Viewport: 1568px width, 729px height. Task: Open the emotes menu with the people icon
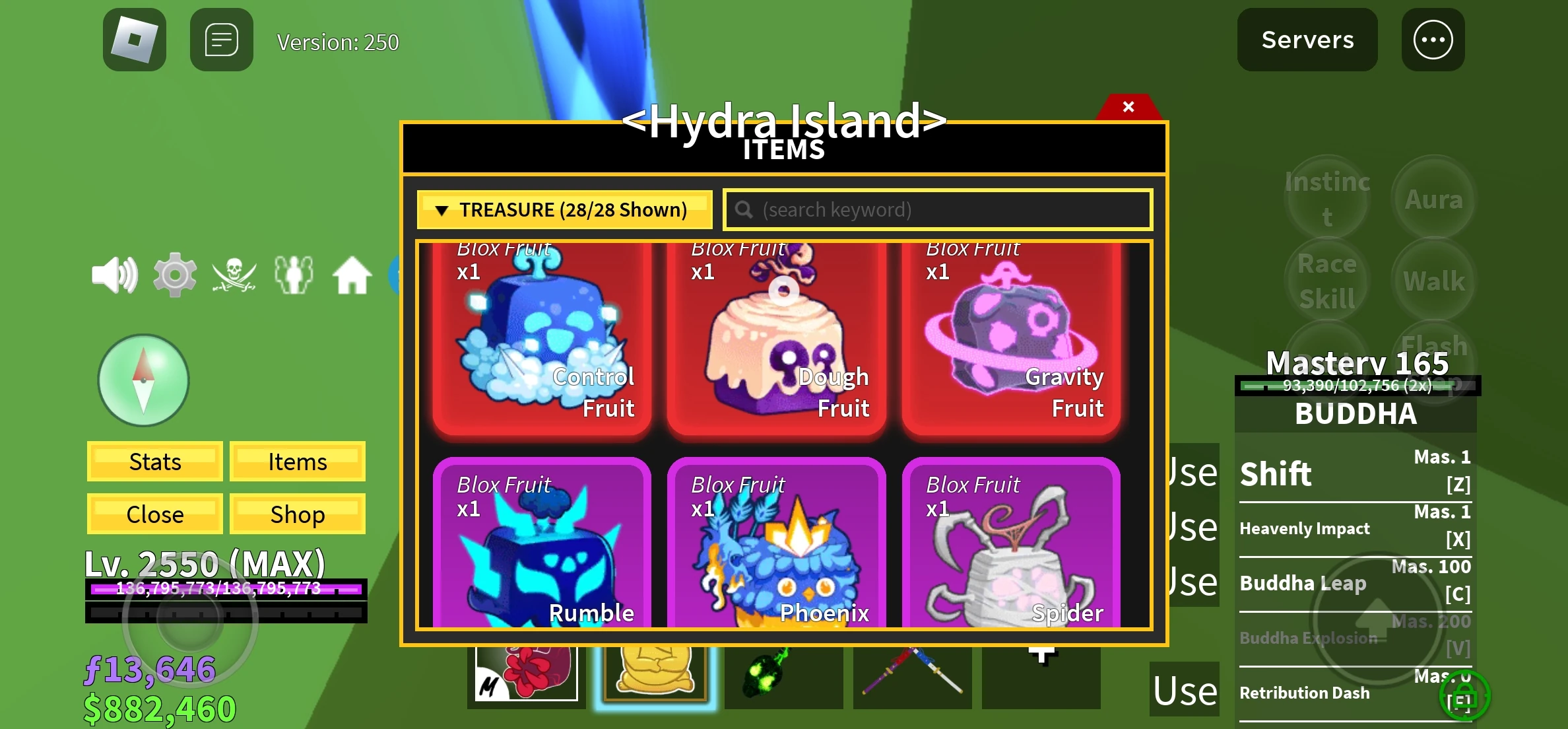(x=293, y=274)
